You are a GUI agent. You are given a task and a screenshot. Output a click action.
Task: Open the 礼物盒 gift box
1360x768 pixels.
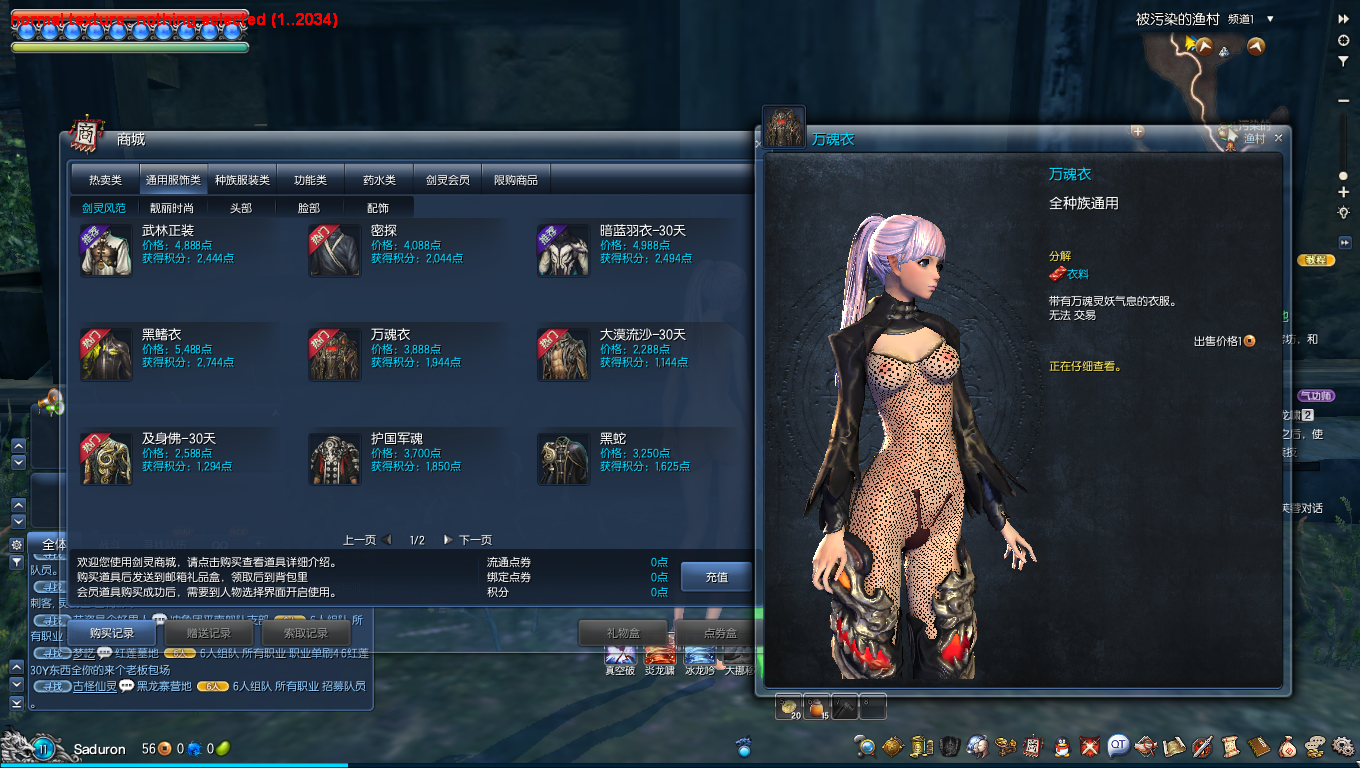coord(622,633)
